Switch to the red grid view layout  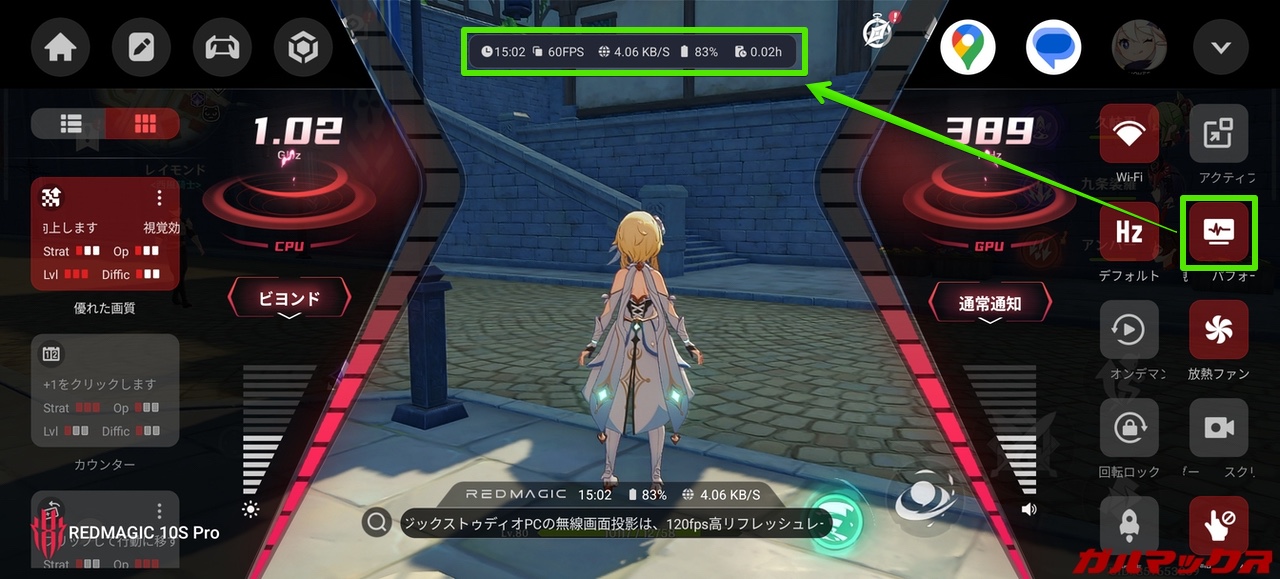click(144, 123)
